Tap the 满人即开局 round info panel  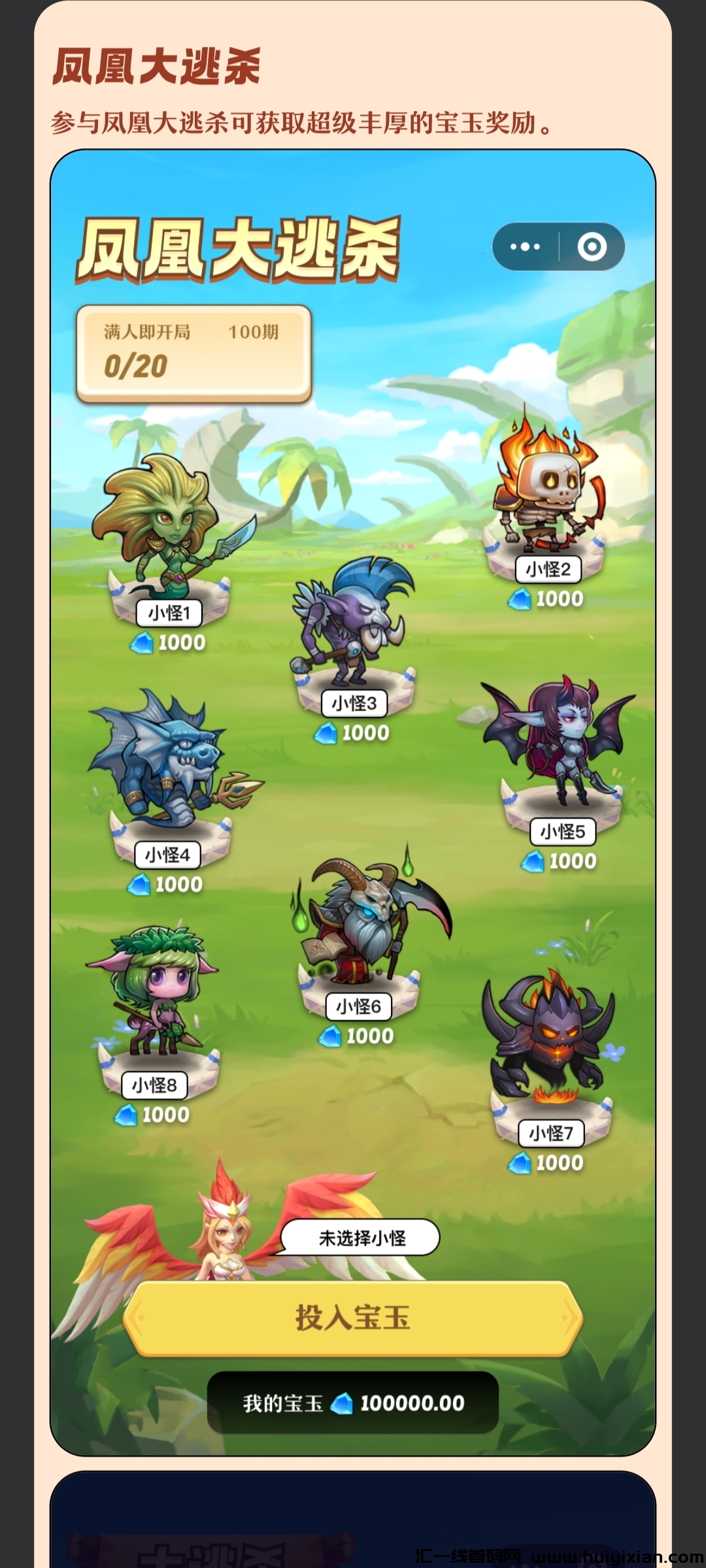(x=193, y=353)
